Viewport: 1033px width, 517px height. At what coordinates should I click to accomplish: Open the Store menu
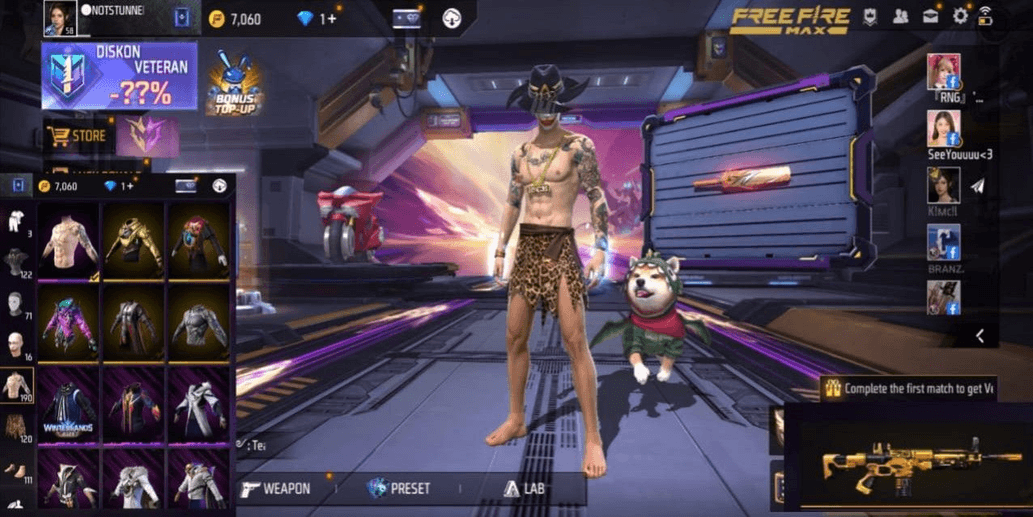[x=78, y=136]
